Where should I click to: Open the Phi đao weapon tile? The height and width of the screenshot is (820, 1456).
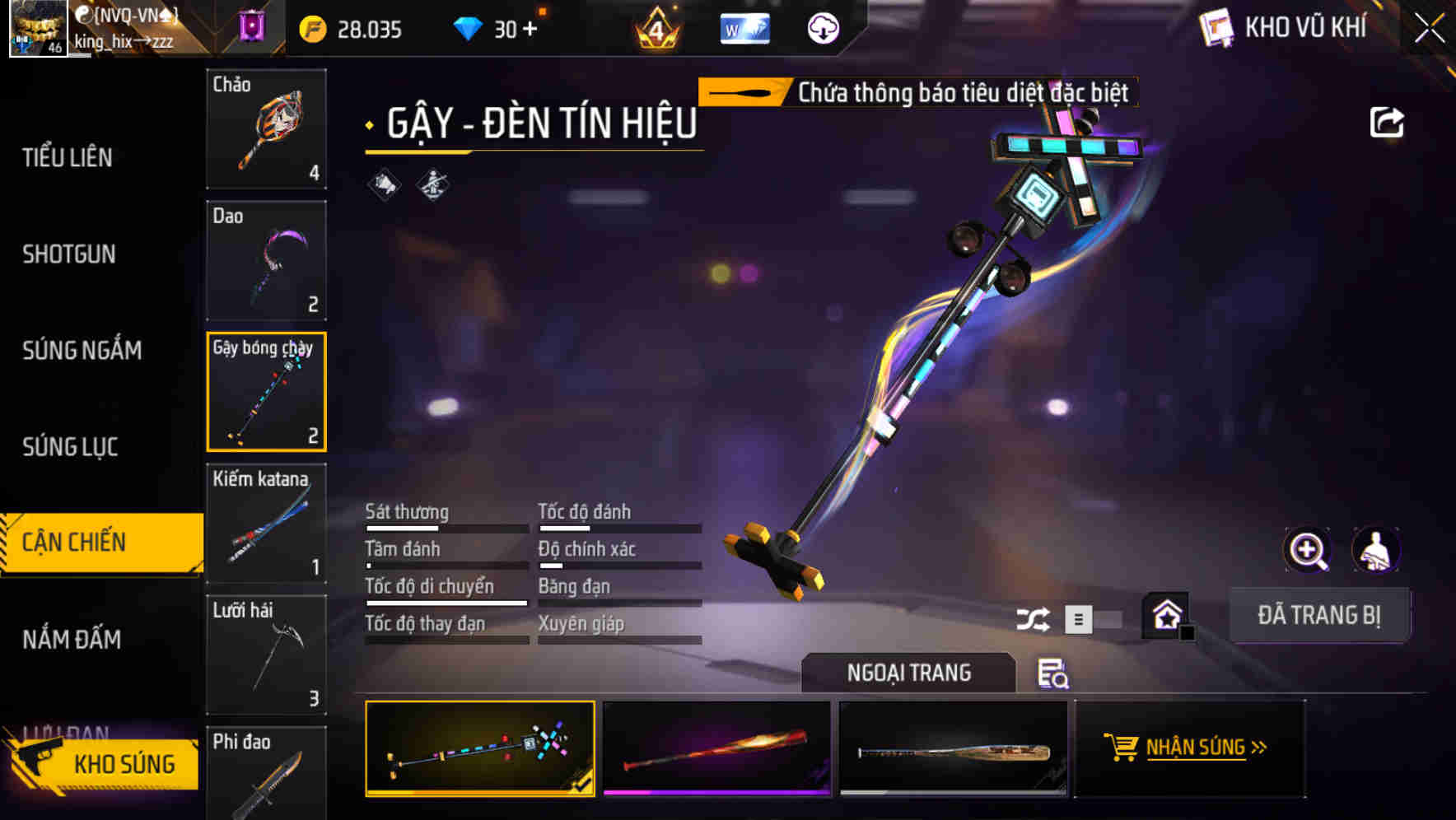click(266, 774)
